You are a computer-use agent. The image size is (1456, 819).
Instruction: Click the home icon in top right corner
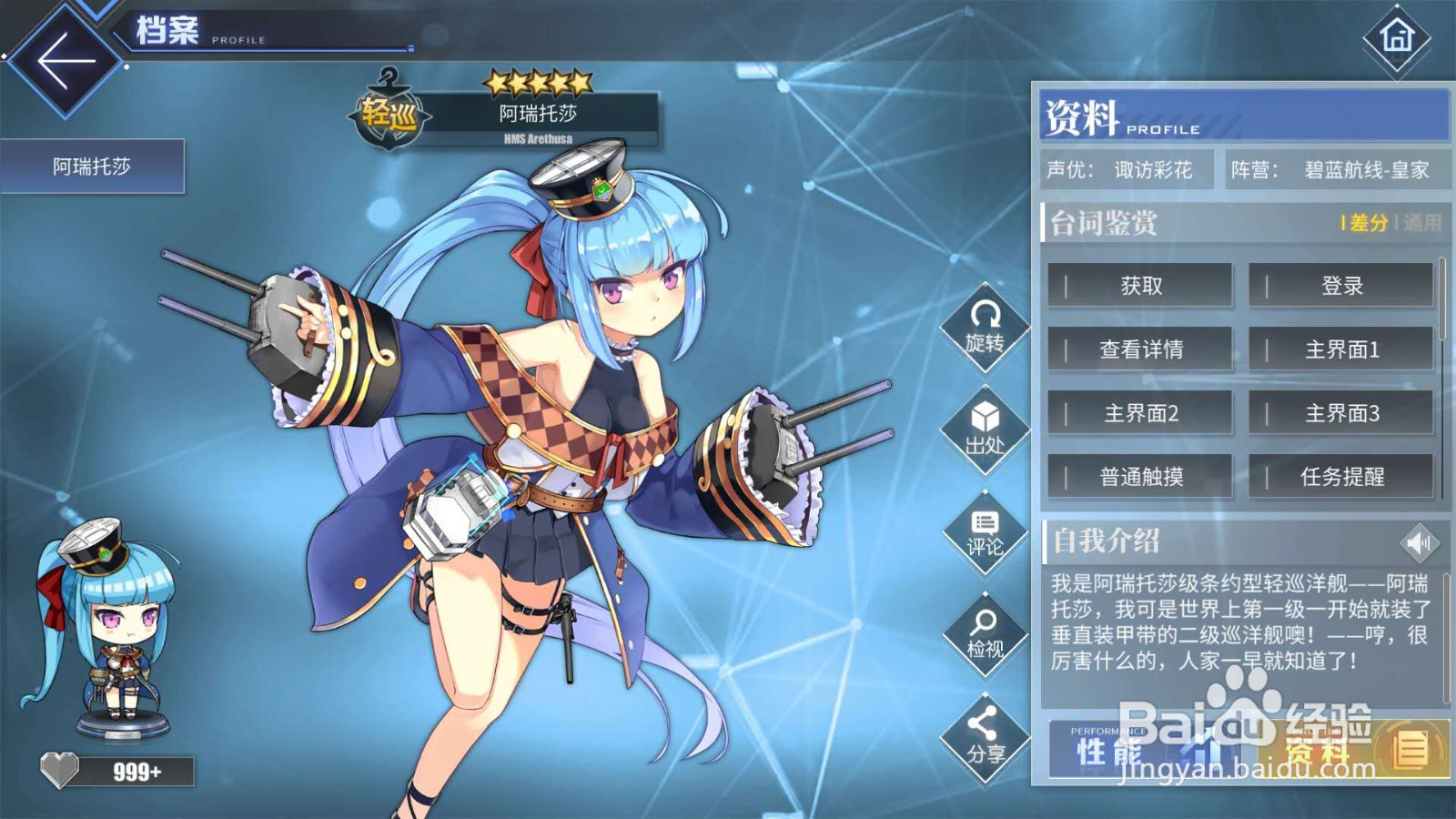(x=1396, y=44)
